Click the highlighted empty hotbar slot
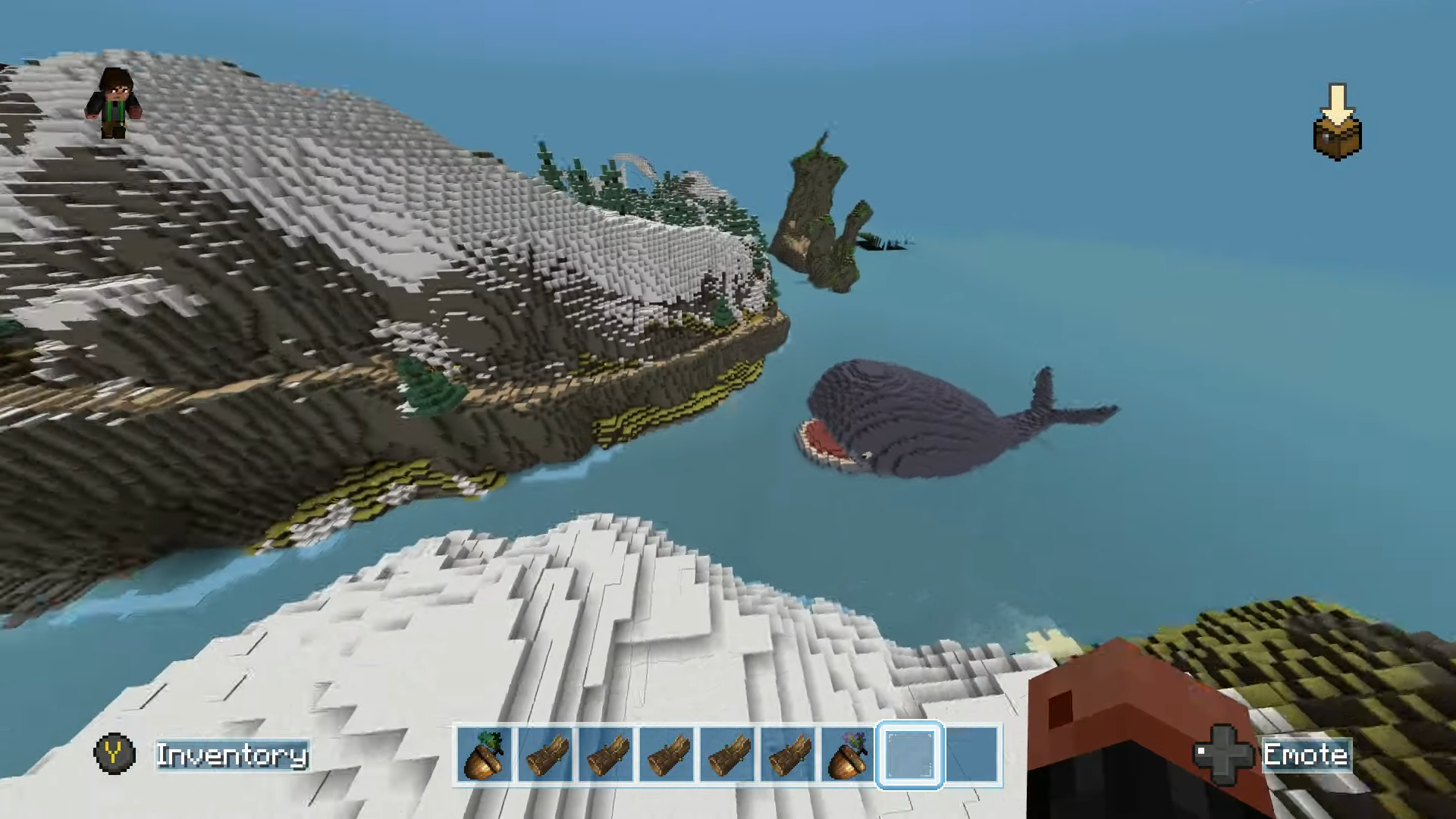1456x819 pixels. pyautogui.click(x=910, y=755)
